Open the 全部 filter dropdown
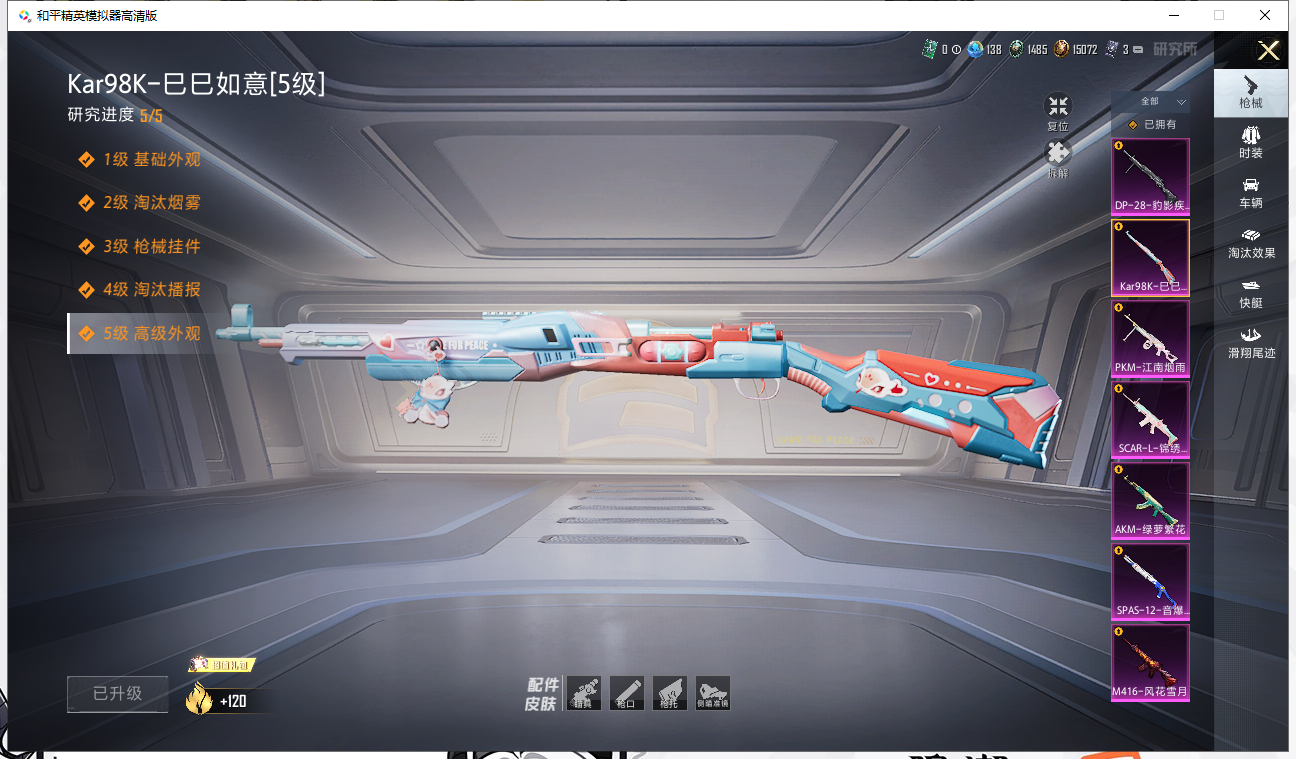Image resolution: width=1296 pixels, height=759 pixels. point(1162,102)
